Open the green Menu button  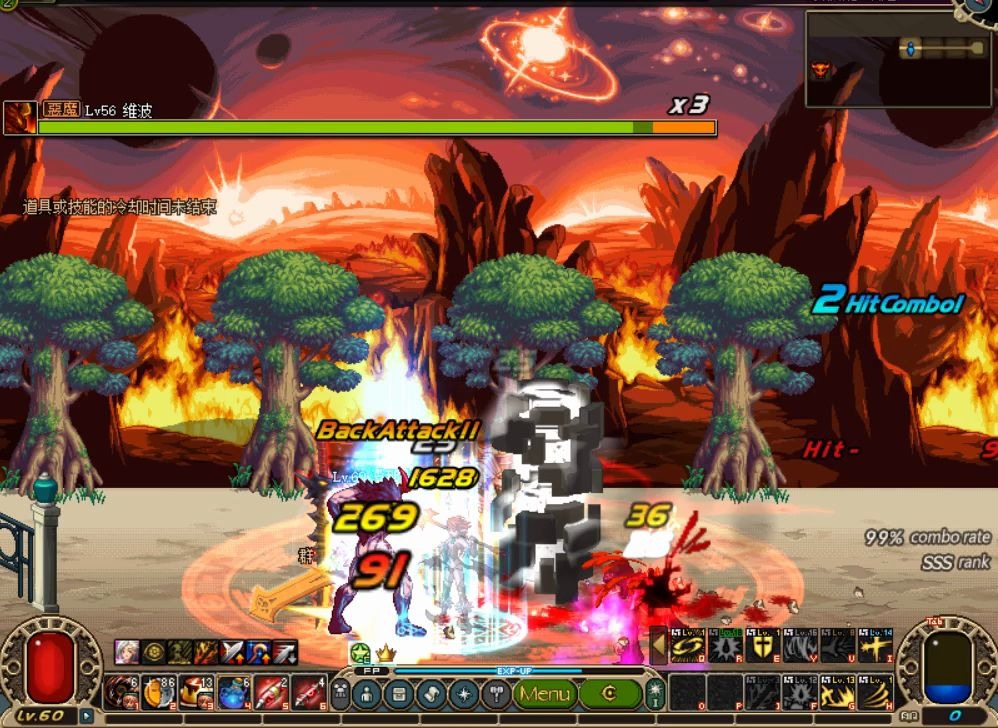(547, 693)
